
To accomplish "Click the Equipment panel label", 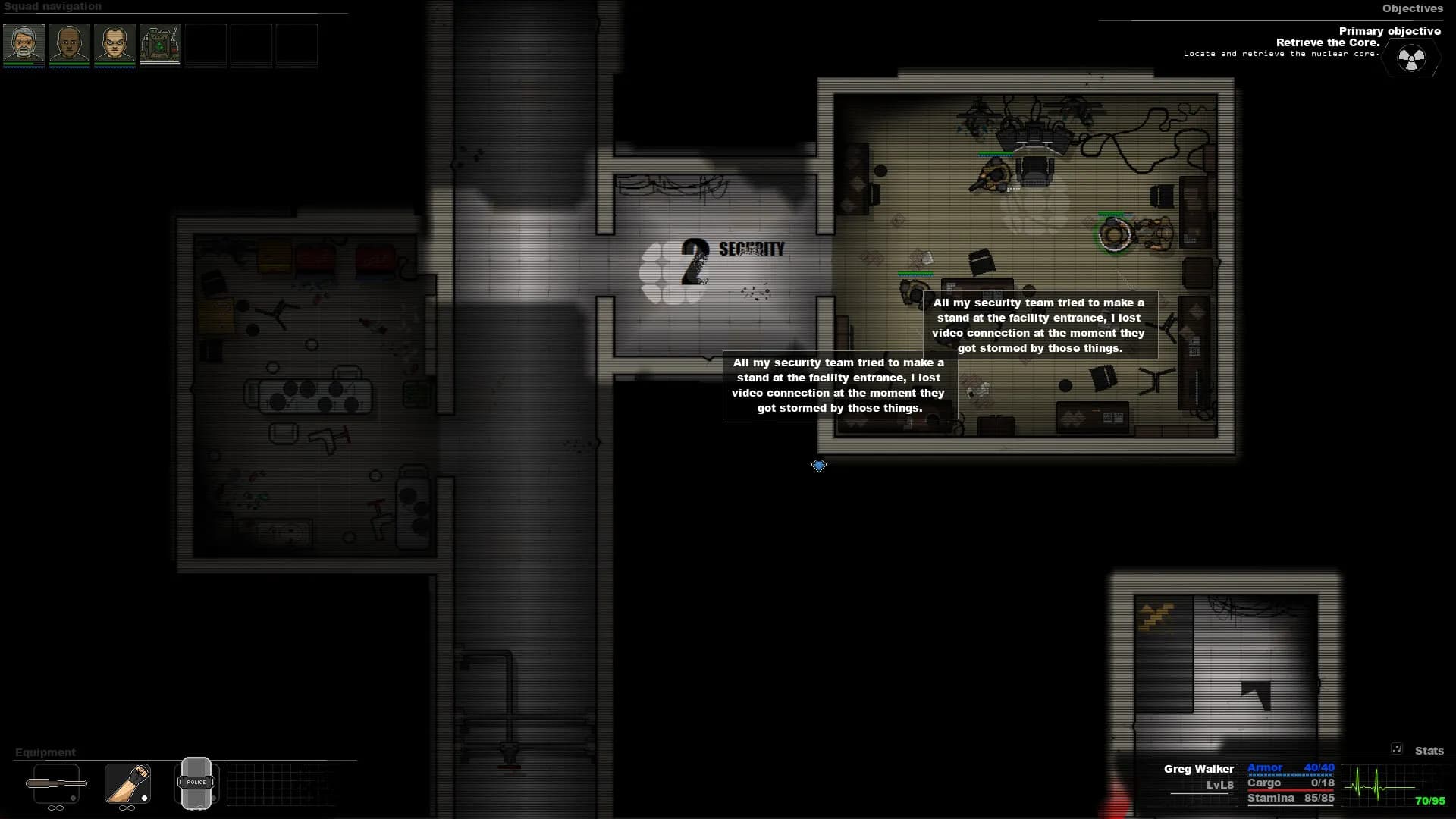I will [x=45, y=752].
